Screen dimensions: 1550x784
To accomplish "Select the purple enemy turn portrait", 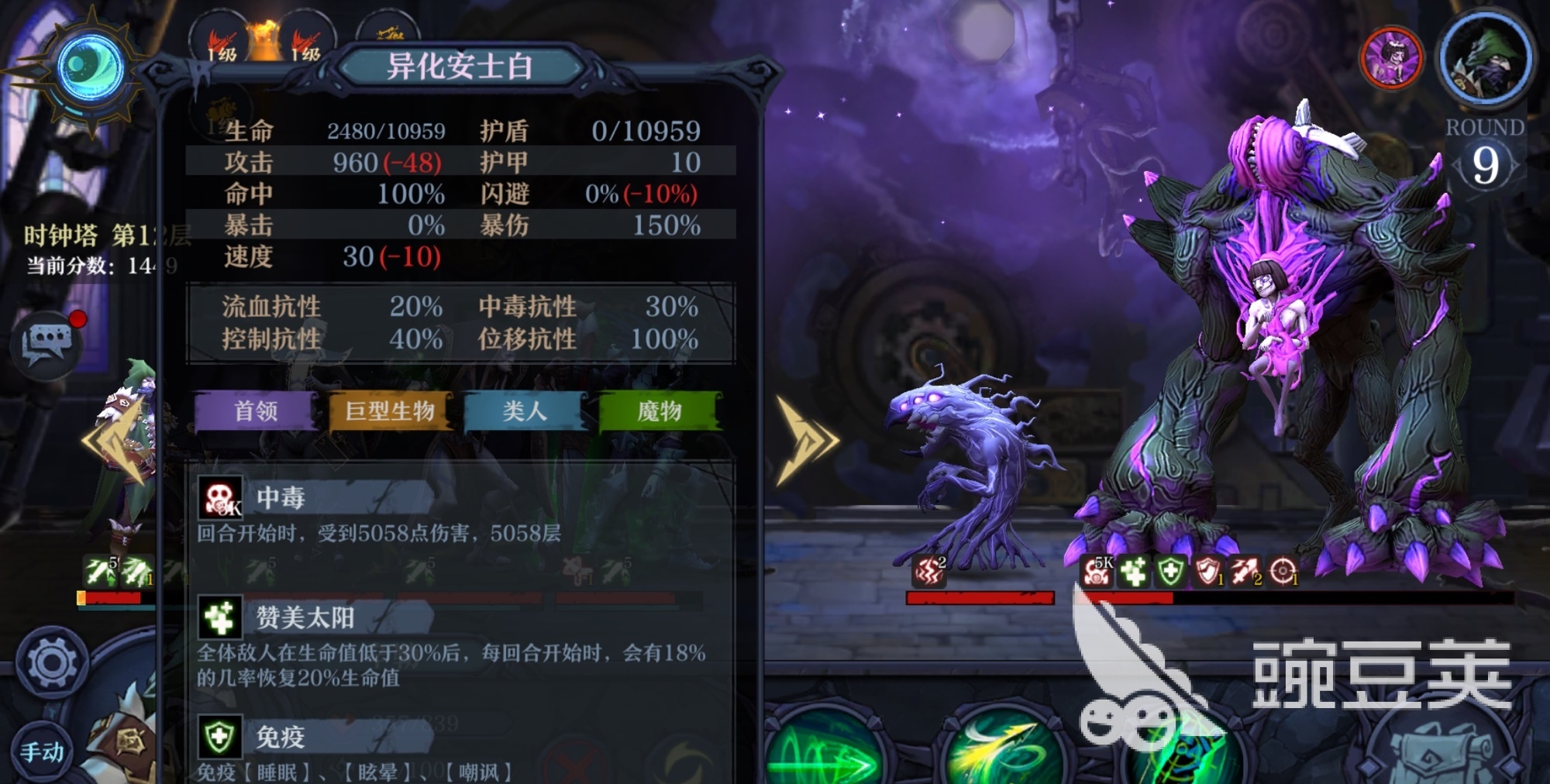I will [x=1391, y=58].
